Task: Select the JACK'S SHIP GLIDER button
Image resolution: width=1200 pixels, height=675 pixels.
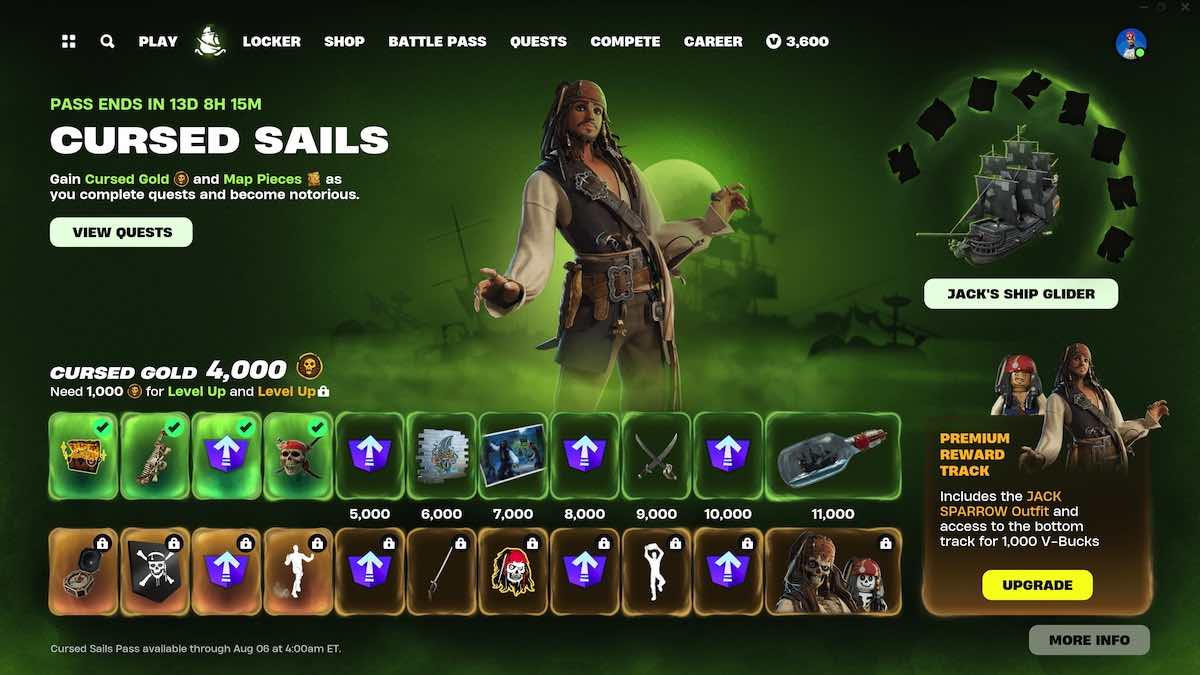Action: point(1021,294)
